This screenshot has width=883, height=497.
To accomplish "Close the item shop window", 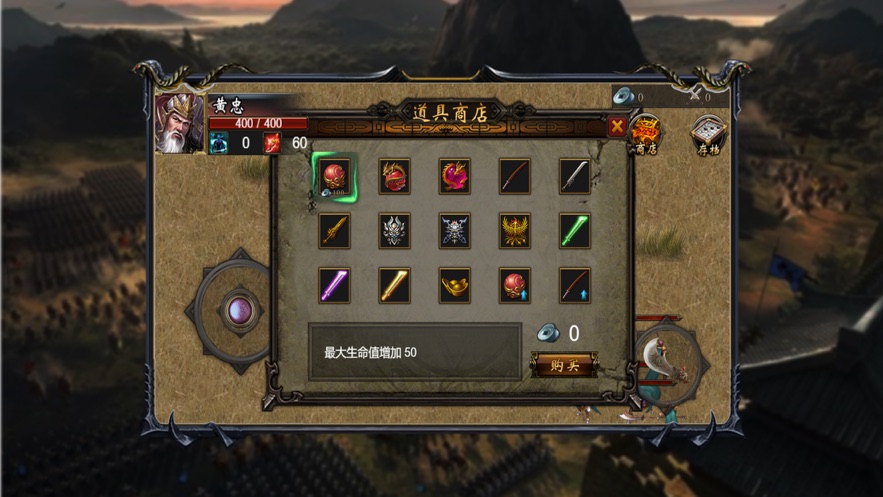I will tap(617, 126).
